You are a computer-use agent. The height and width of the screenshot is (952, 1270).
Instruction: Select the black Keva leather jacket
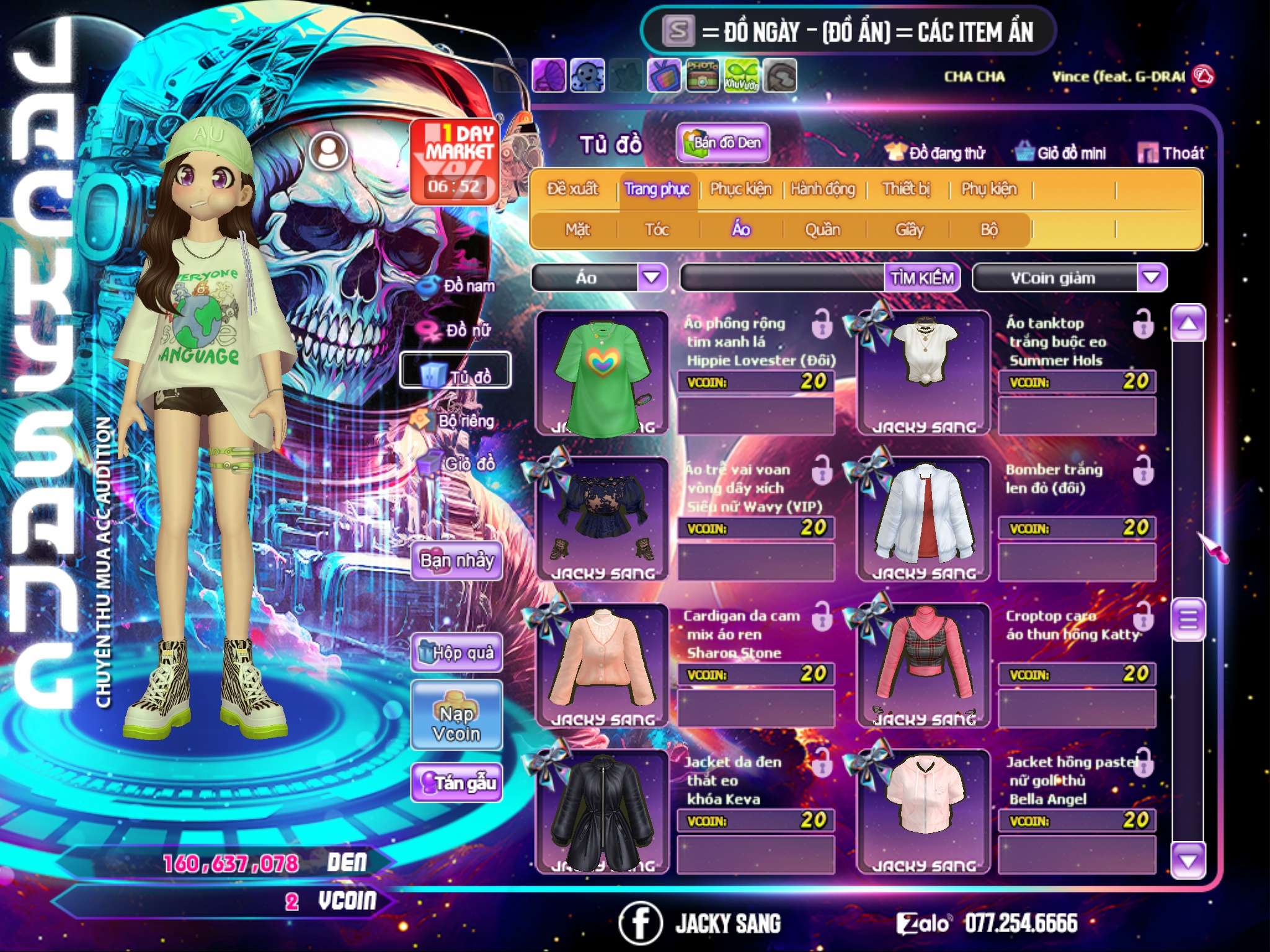(x=602, y=811)
